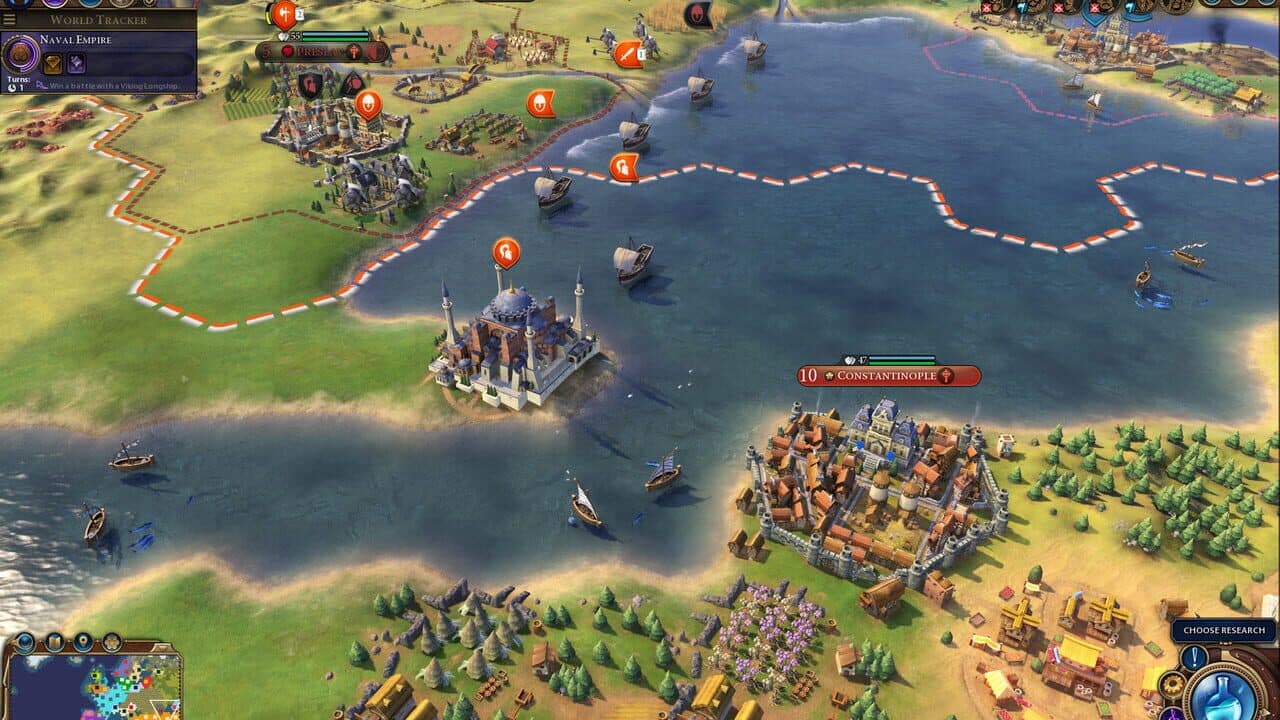The image size is (1280, 720).
Task: Click the purple icon below the research dial
Action: click(1172, 714)
